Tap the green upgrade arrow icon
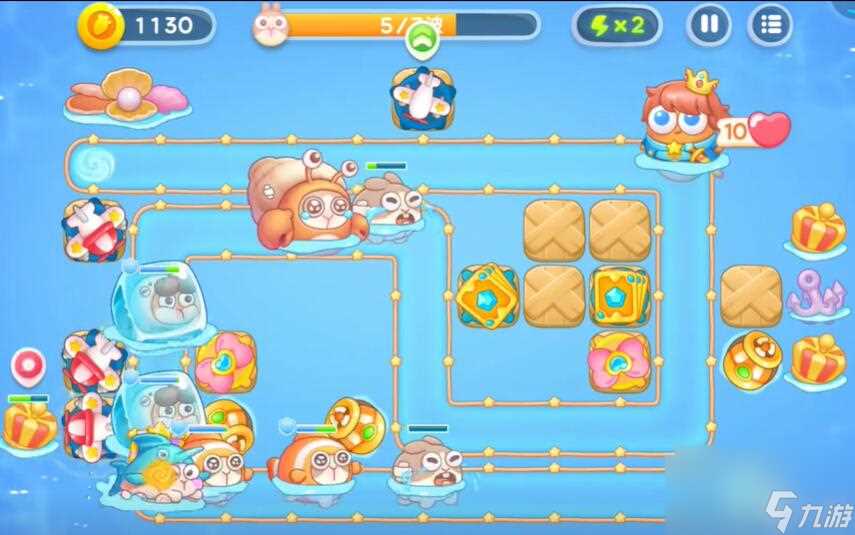The height and width of the screenshot is (535, 855). (420, 41)
